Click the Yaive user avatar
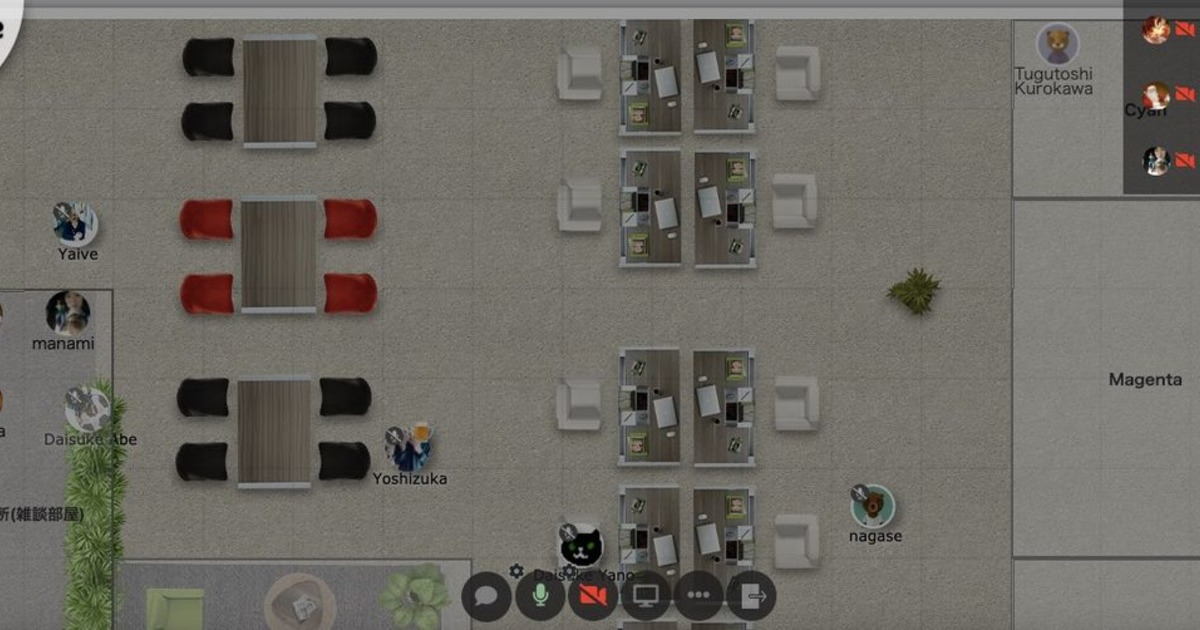The height and width of the screenshot is (630, 1200). coord(76,224)
